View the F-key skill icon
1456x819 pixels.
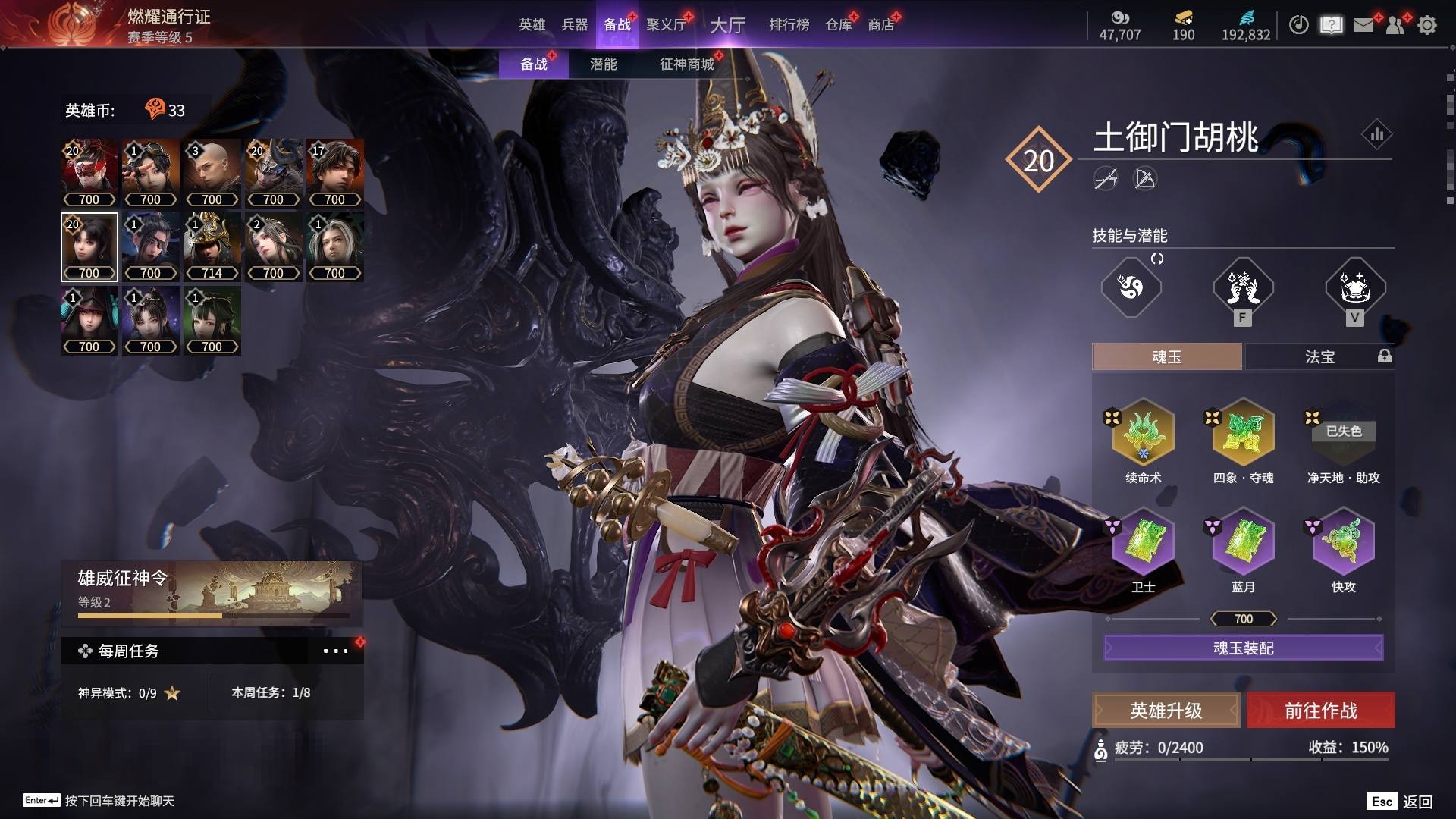coord(1242,289)
